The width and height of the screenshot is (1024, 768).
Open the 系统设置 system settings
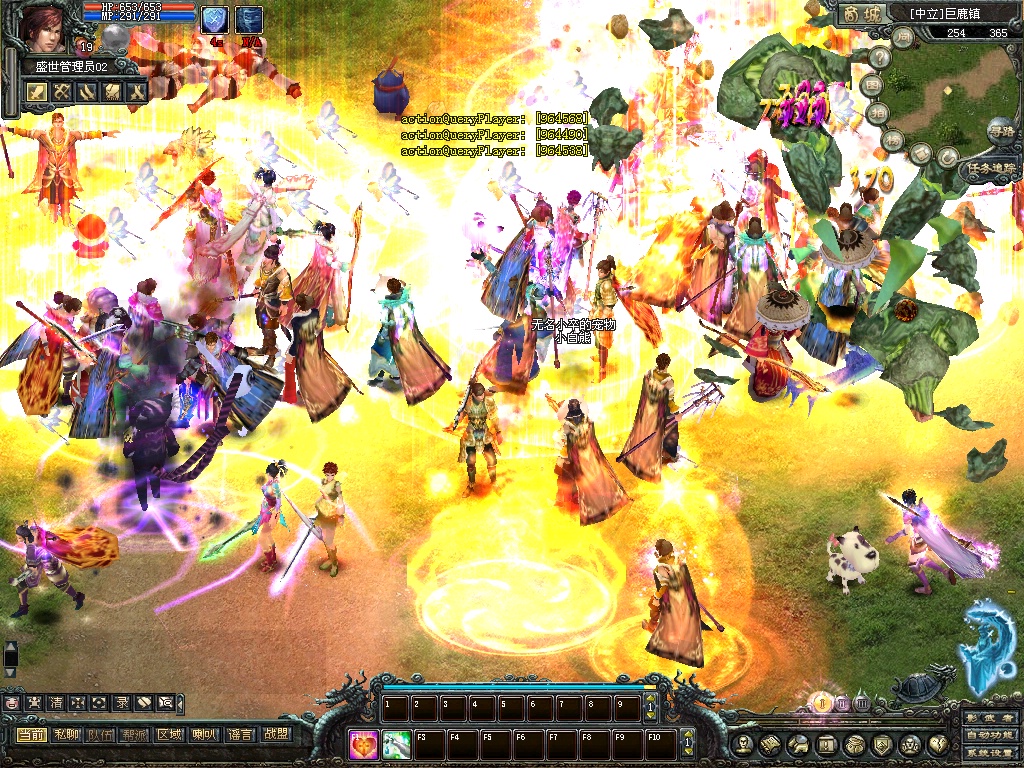click(x=990, y=755)
